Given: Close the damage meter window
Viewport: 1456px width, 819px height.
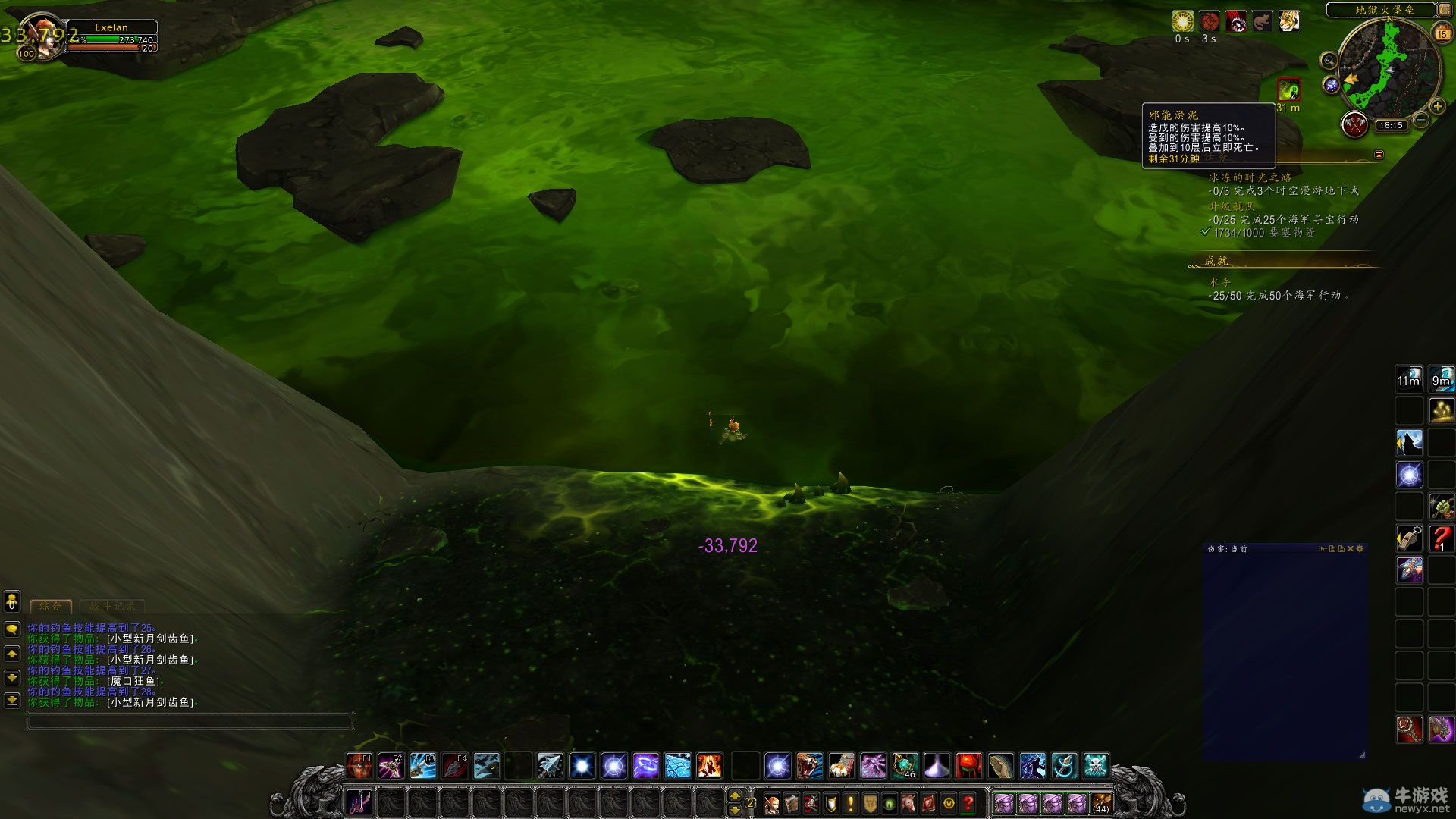Looking at the screenshot, I should coord(1351,548).
